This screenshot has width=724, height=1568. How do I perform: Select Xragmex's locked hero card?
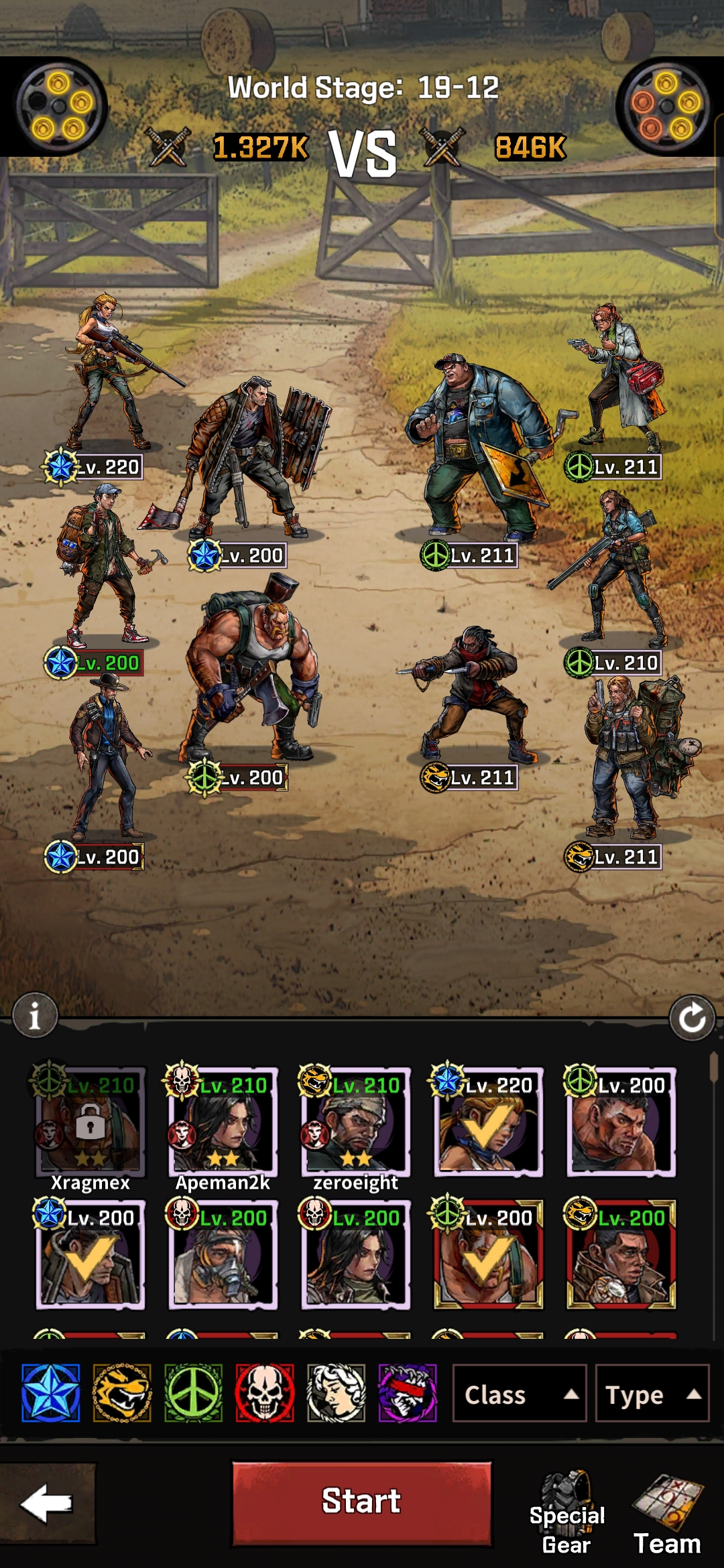90,1122
